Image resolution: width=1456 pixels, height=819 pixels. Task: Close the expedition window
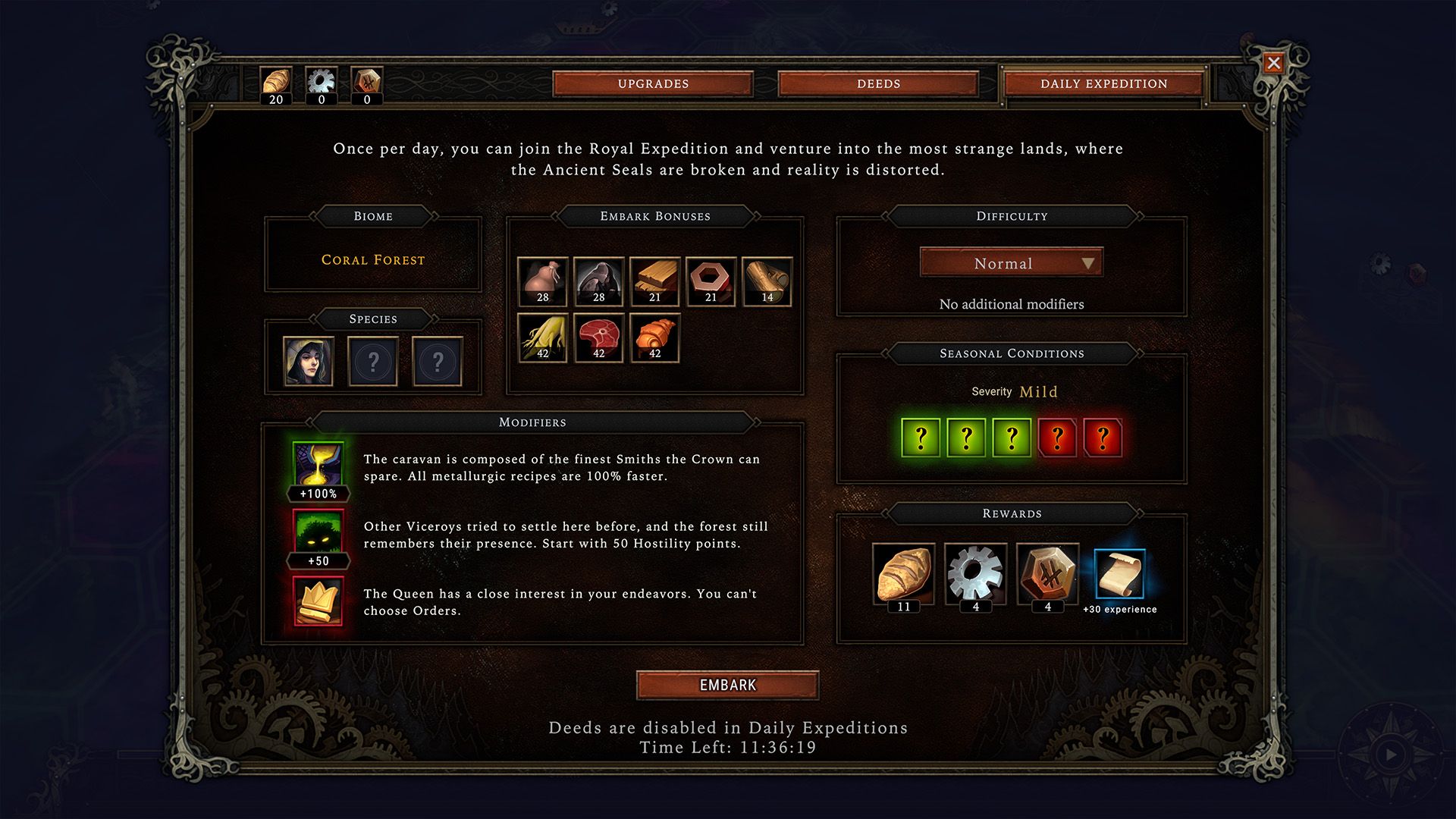point(1273,63)
